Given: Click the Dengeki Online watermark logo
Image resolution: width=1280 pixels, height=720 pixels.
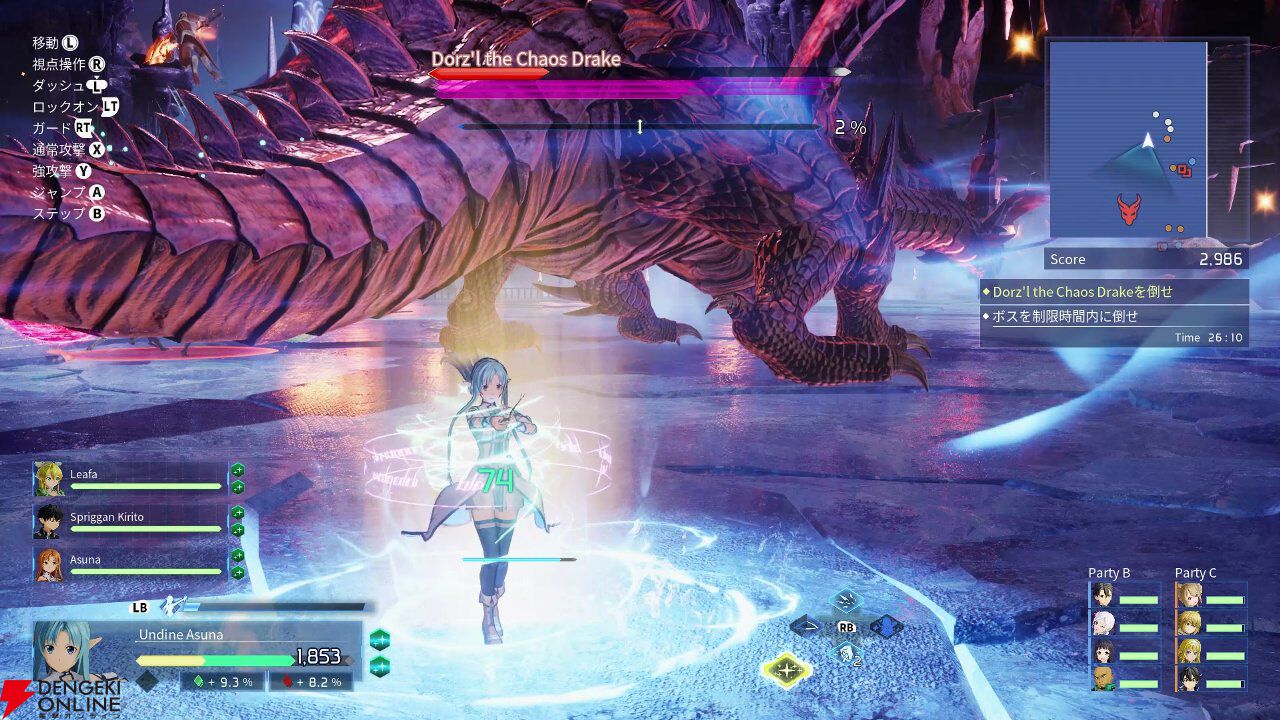Looking at the screenshot, I should click(60, 697).
